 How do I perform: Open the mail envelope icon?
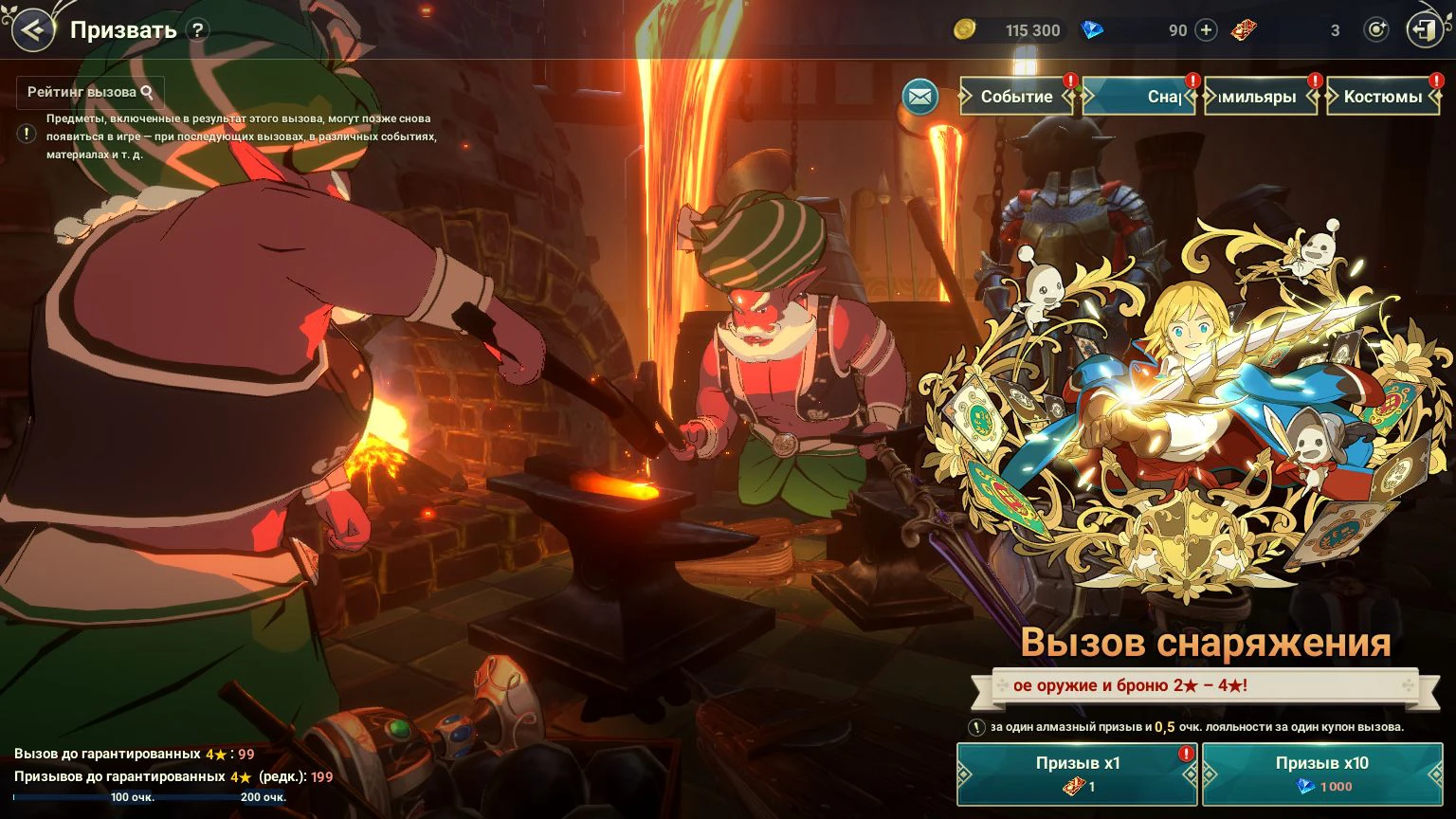click(919, 96)
